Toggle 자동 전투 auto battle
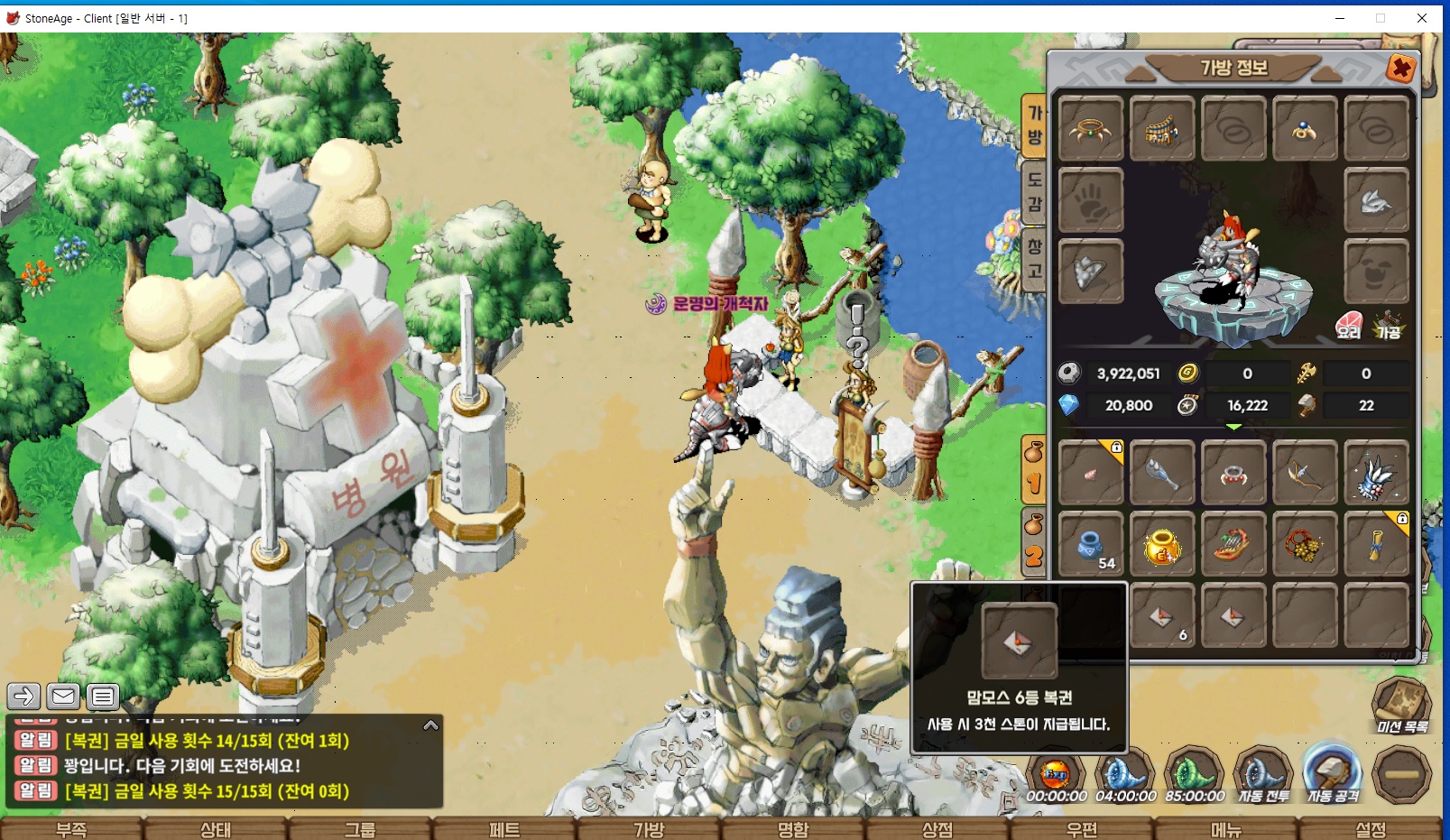This screenshot has width=1450, height=840. 1263,776
